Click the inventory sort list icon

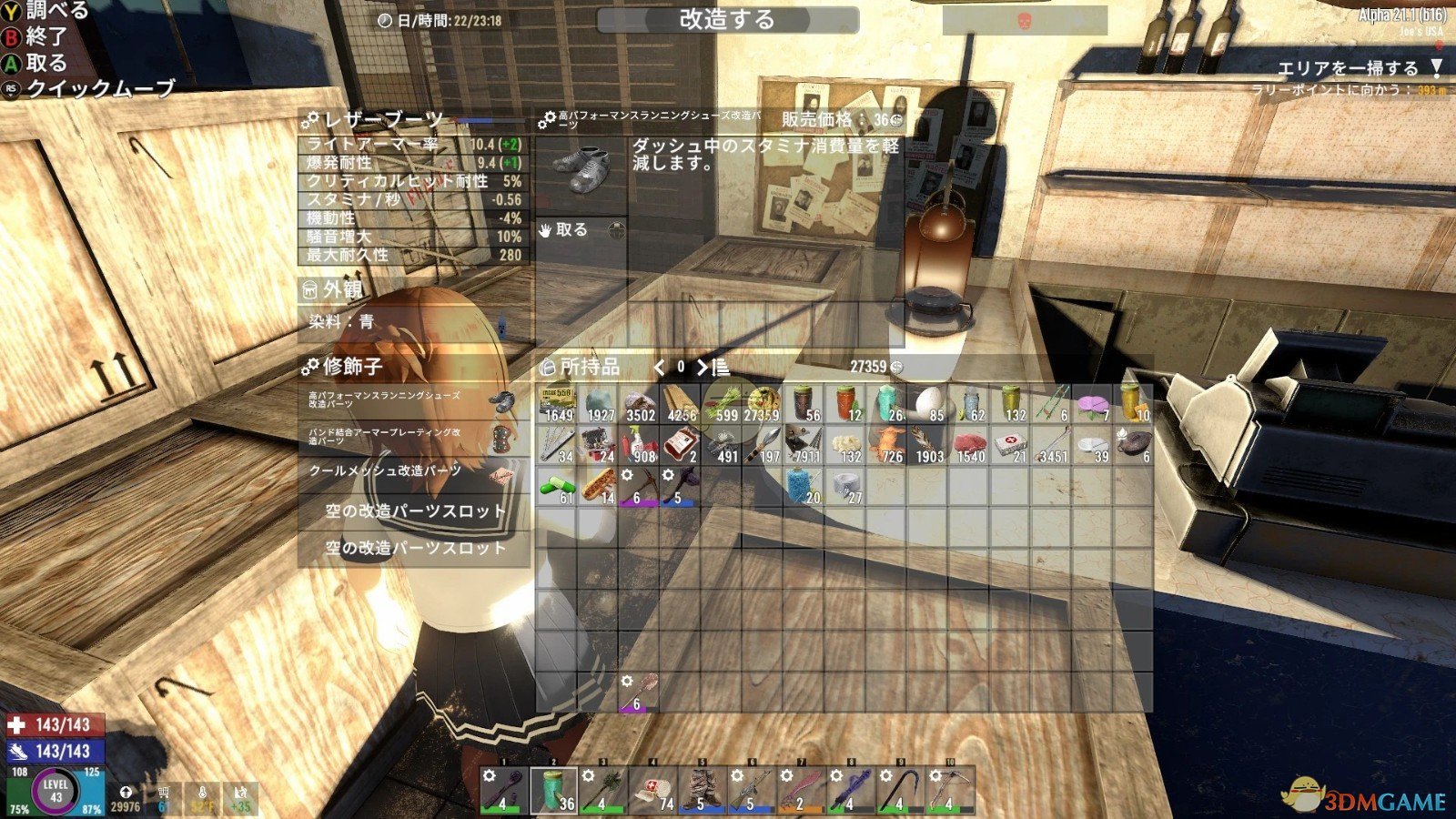pos(720,368)
